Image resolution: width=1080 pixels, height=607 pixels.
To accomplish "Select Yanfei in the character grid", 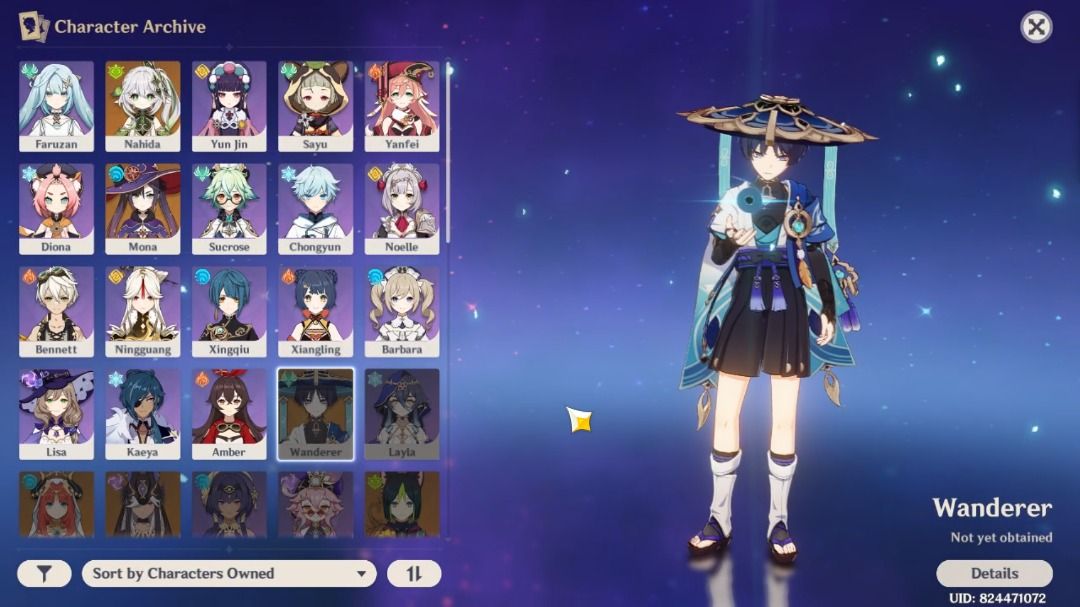I will (402, 105).
